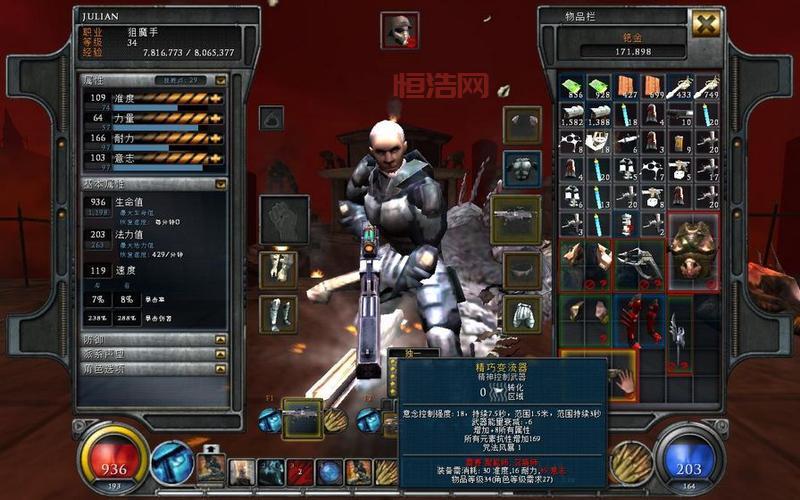Select the equipped gloves slot left of character
This screenshot has height=500, width=800.
click(x=278, y=269)
